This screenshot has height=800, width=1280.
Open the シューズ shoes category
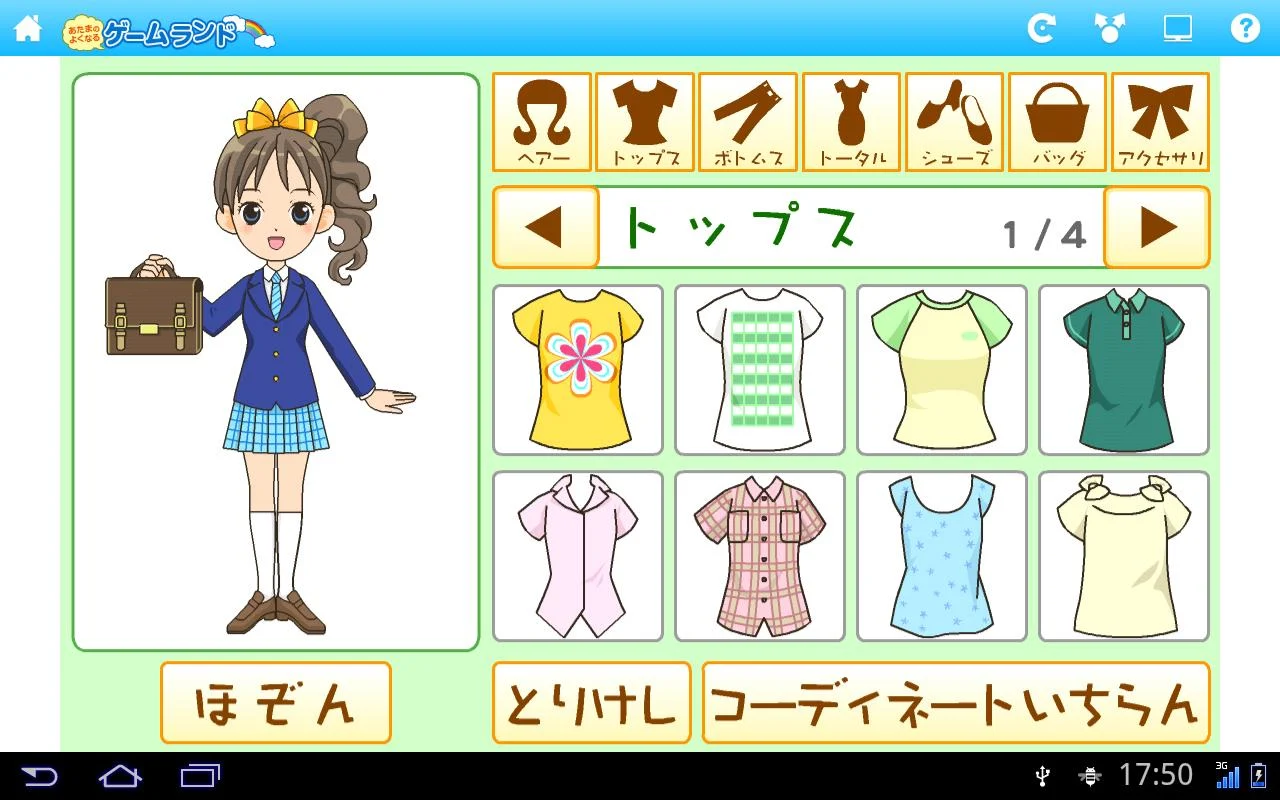click(952, 120)
